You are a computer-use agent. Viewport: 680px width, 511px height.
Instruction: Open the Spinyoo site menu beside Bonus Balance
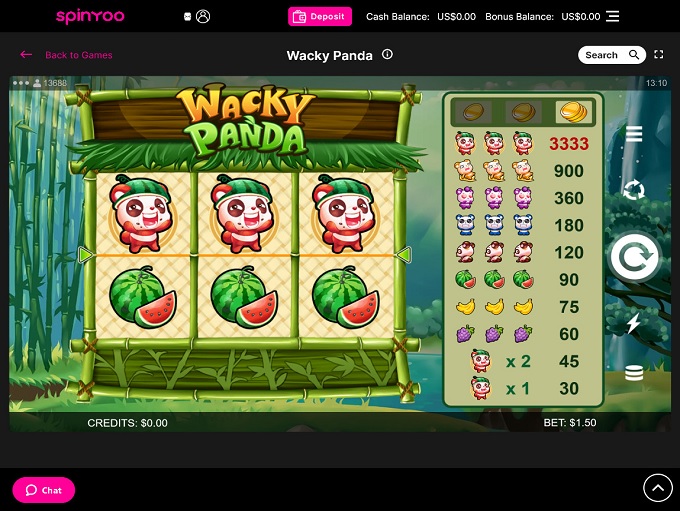point(613,16)
